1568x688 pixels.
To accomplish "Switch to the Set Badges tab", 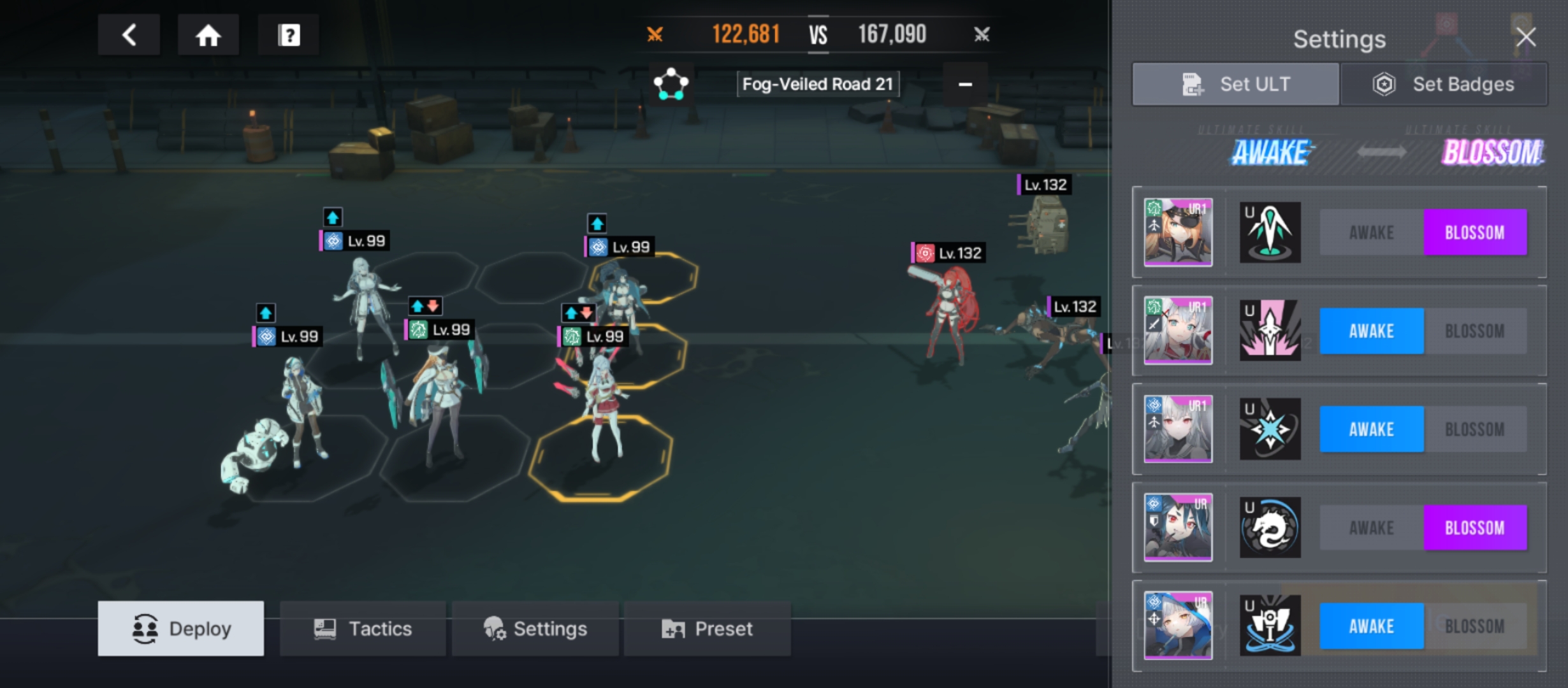I will [1444, 84].
